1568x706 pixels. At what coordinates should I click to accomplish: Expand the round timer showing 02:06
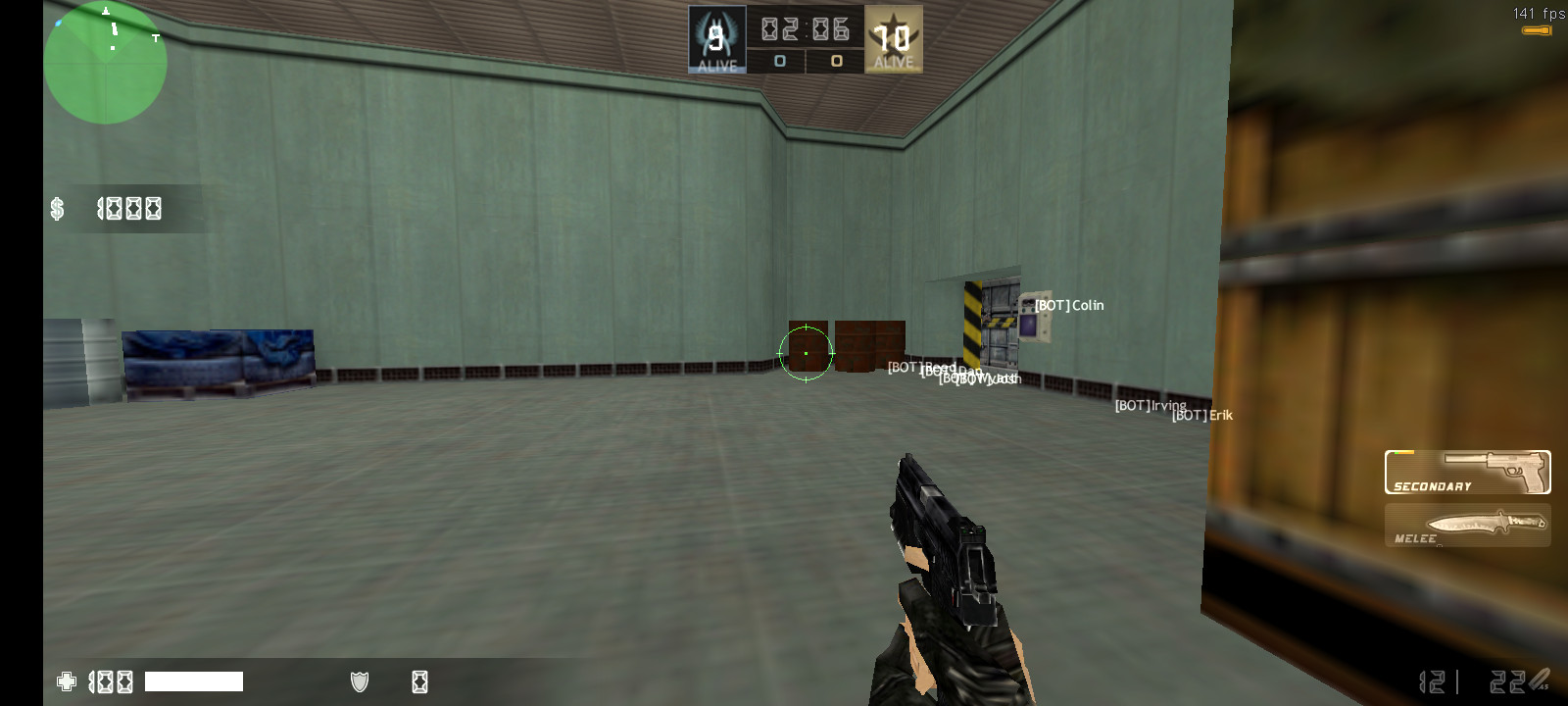(804, 30)
